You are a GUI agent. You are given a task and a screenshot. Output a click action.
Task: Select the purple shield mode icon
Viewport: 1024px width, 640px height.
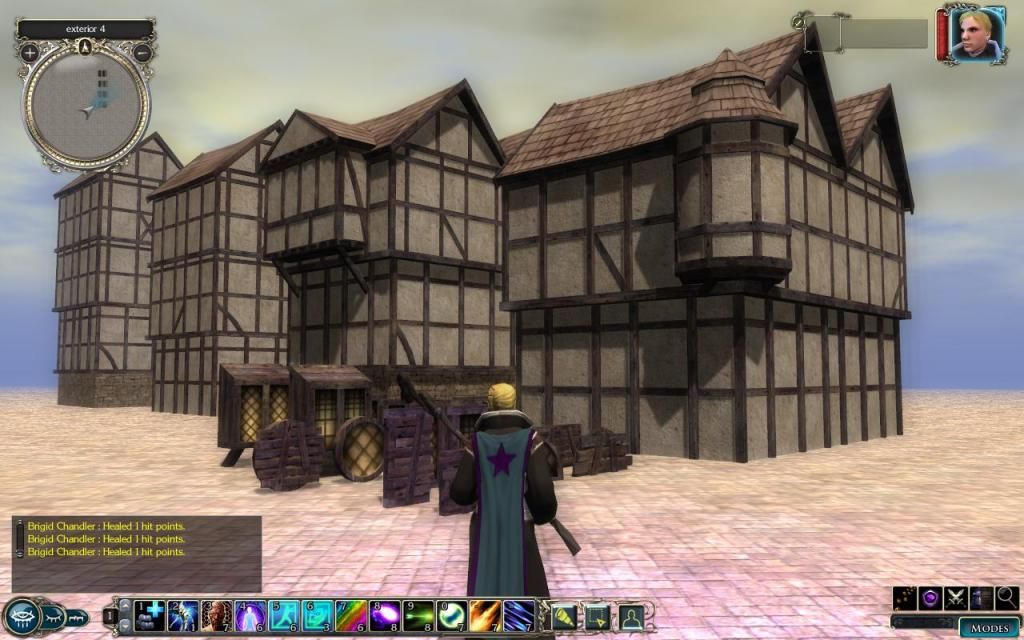[931, 598]
